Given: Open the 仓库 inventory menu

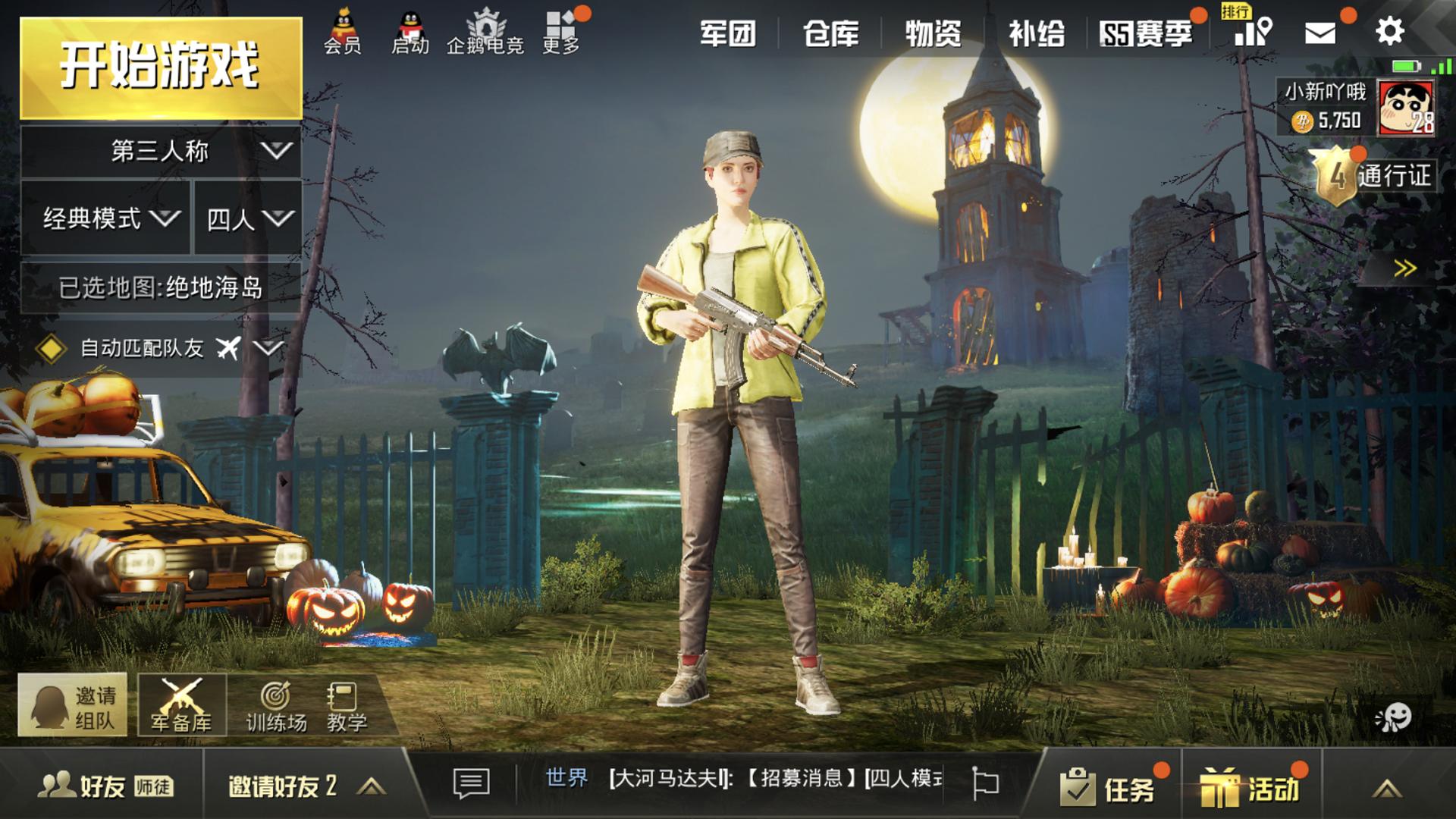Looking at the screenshot, I should pyautogui.click(x=830, y=33).
